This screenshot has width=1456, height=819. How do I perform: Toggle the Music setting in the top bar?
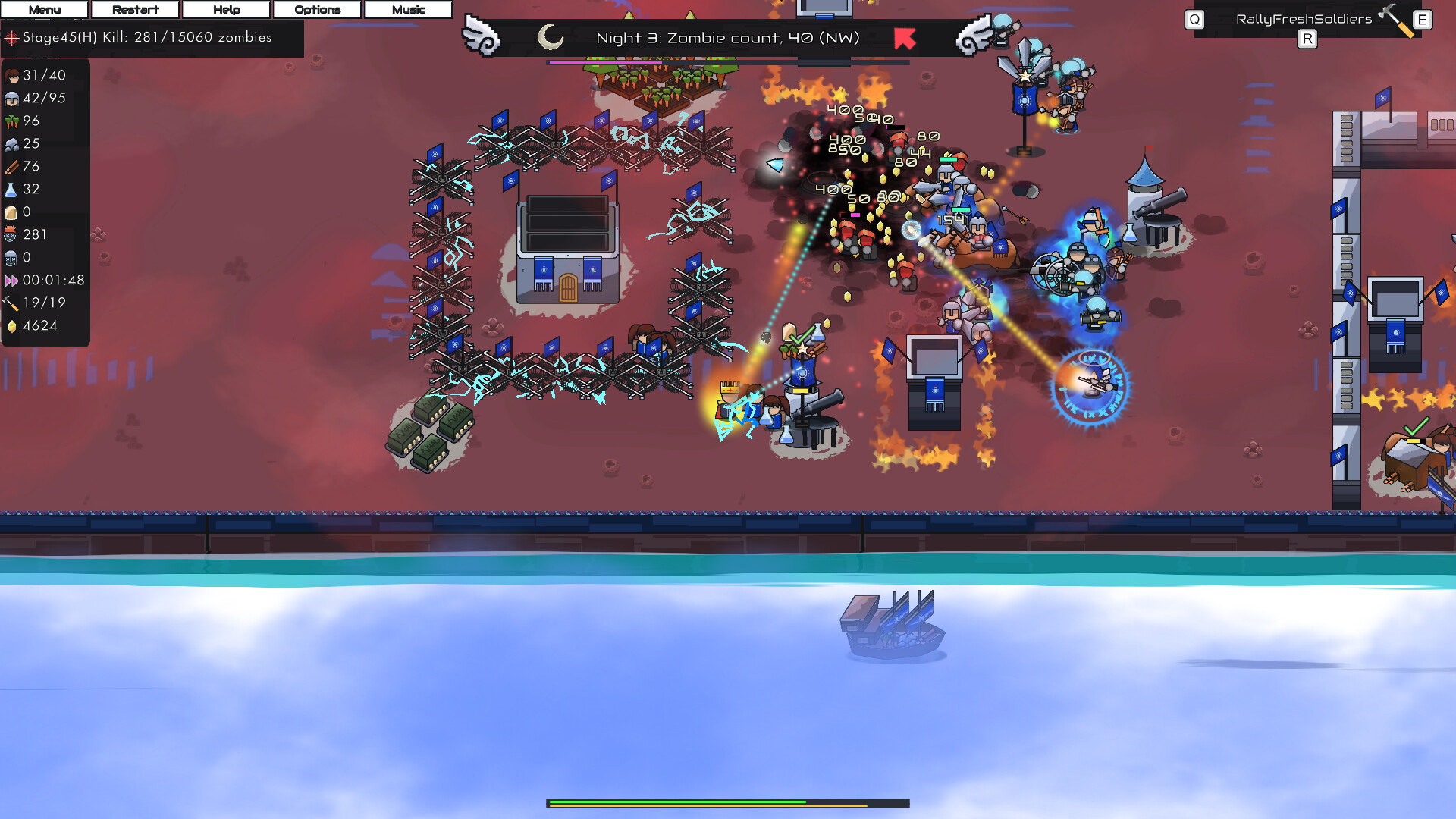point(408,9)
